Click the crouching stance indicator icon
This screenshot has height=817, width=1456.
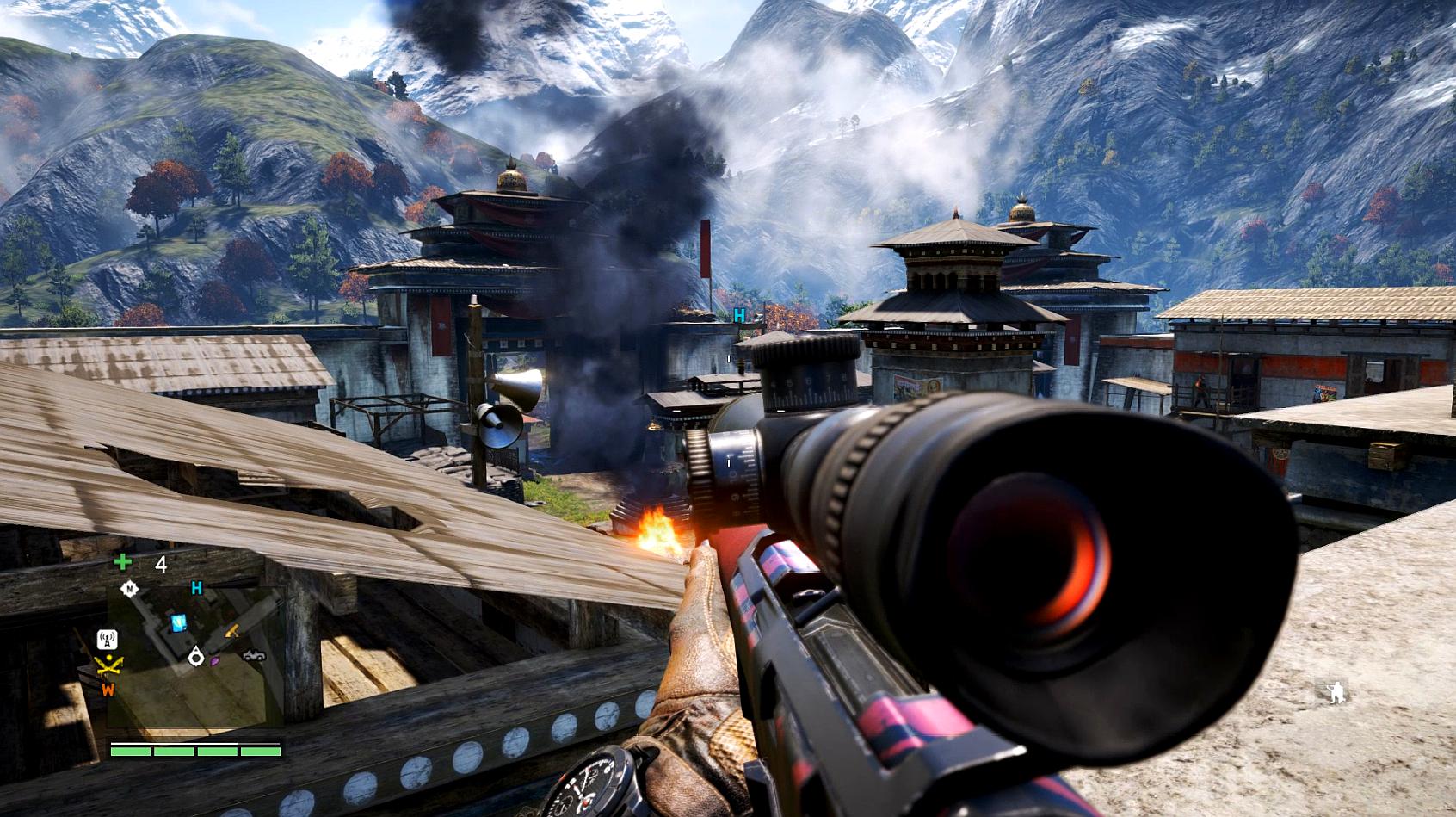tap(1336, 691)
